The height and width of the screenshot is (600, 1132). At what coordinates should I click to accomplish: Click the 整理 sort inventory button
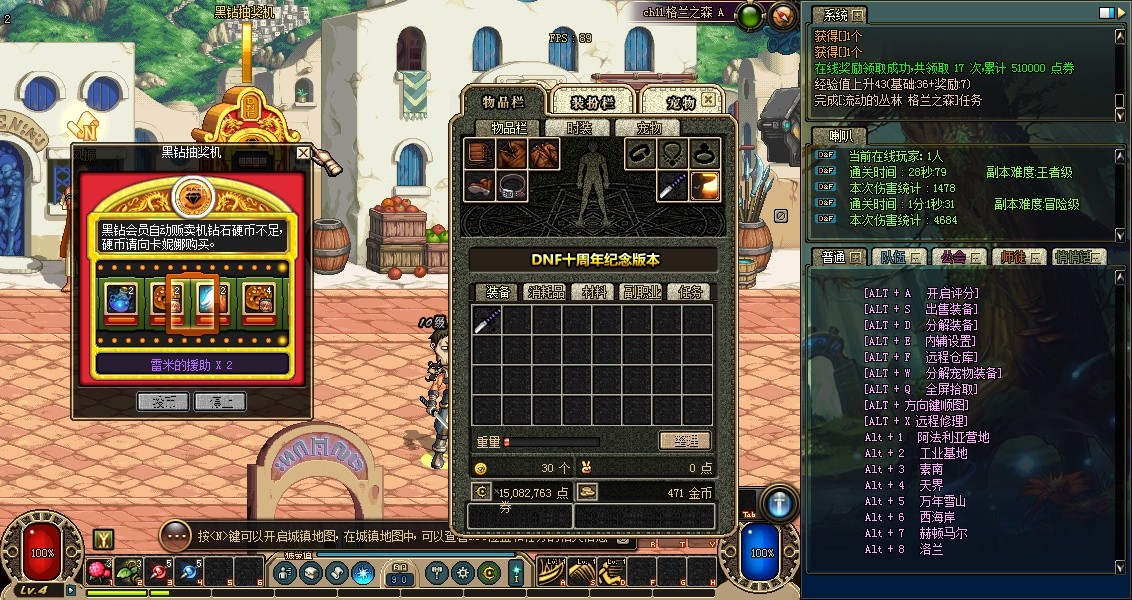click(684, 441)
